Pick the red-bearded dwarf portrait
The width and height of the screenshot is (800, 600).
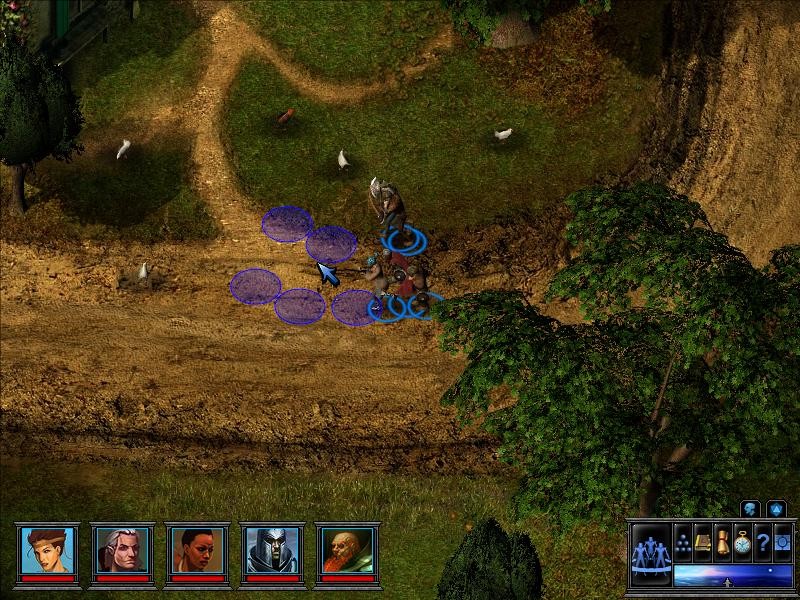pyautogui.click(x=344, y=549)
